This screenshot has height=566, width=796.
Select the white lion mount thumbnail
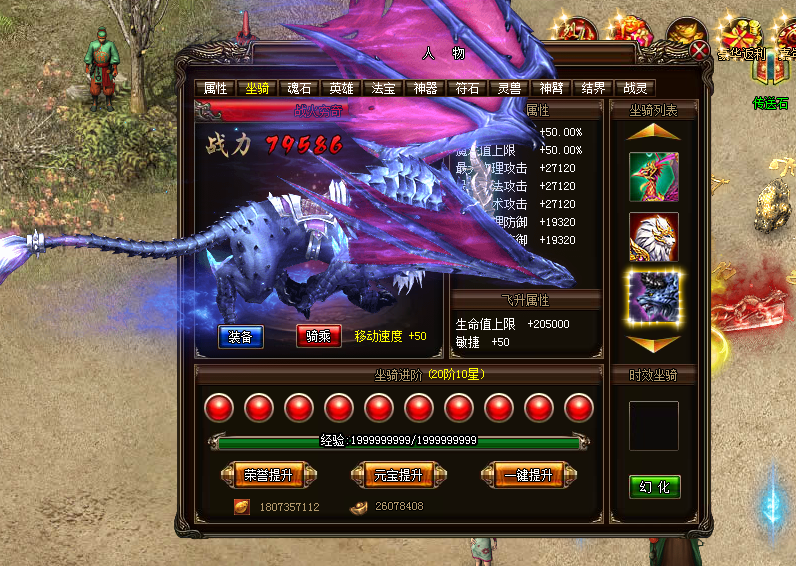pos(654,237)
